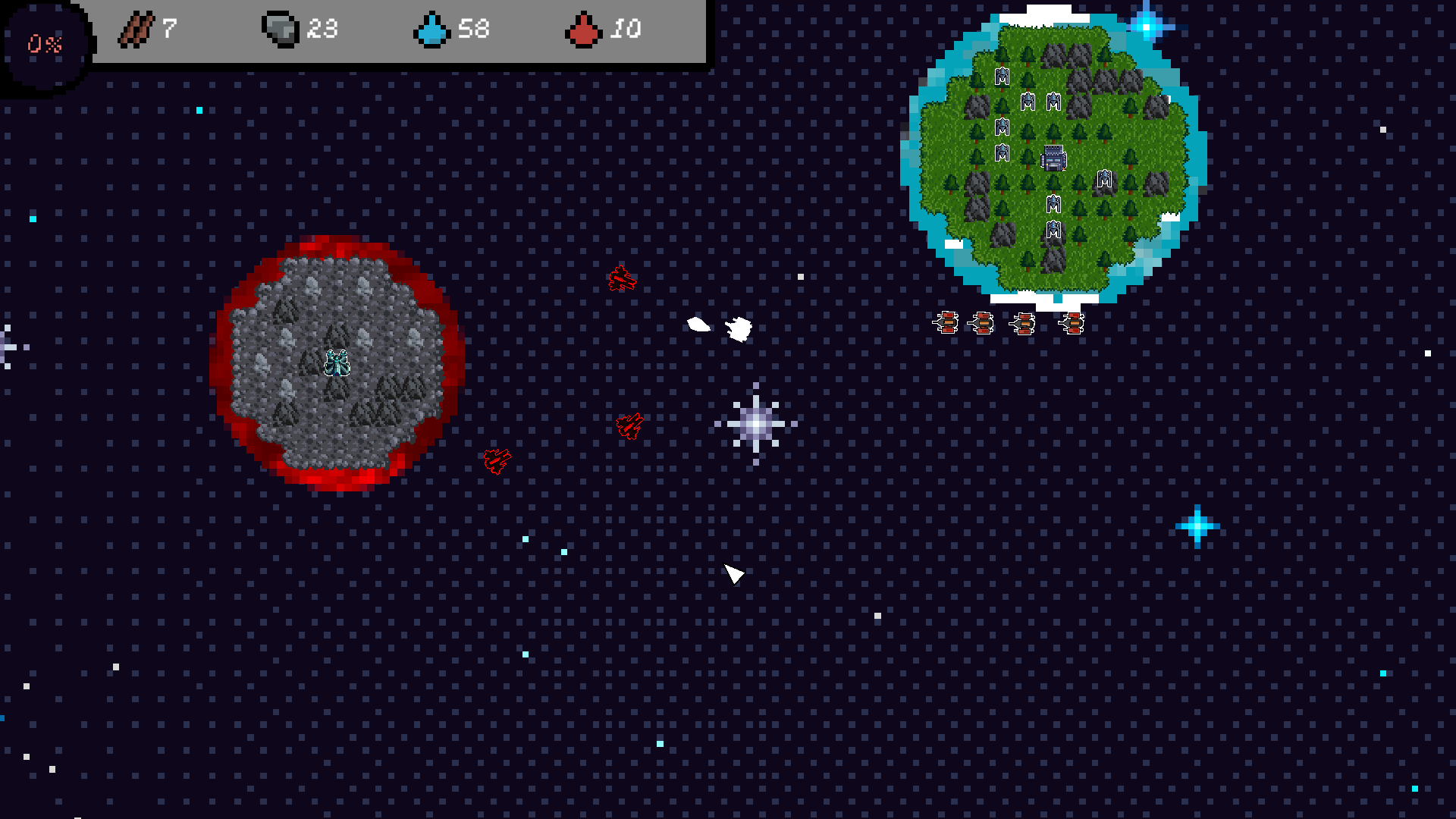
Task: Select the command base building on the green planet
Action: coord(1053,157)
